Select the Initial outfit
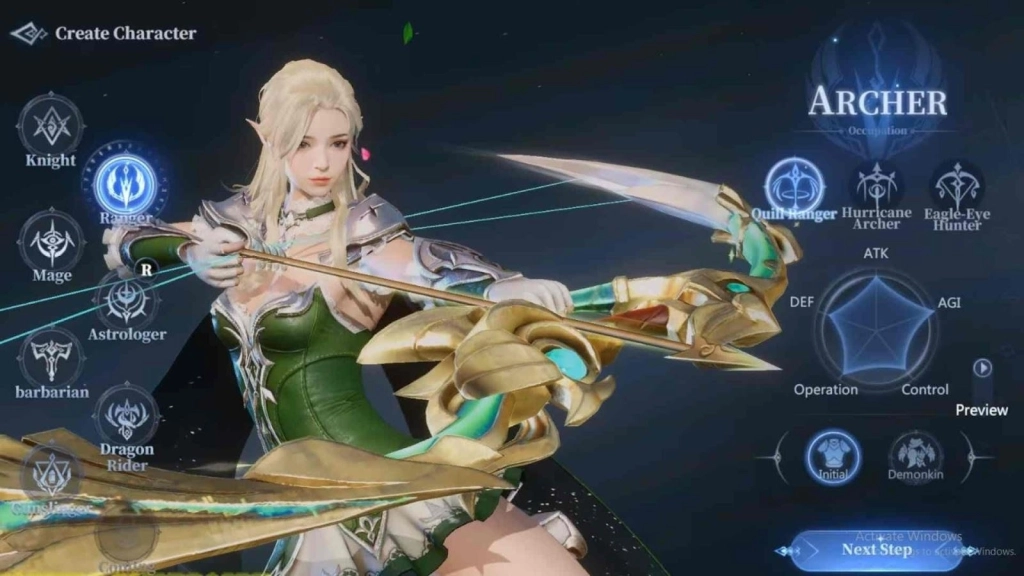The width and height of the screenshot is (1024, 576). 832,455
